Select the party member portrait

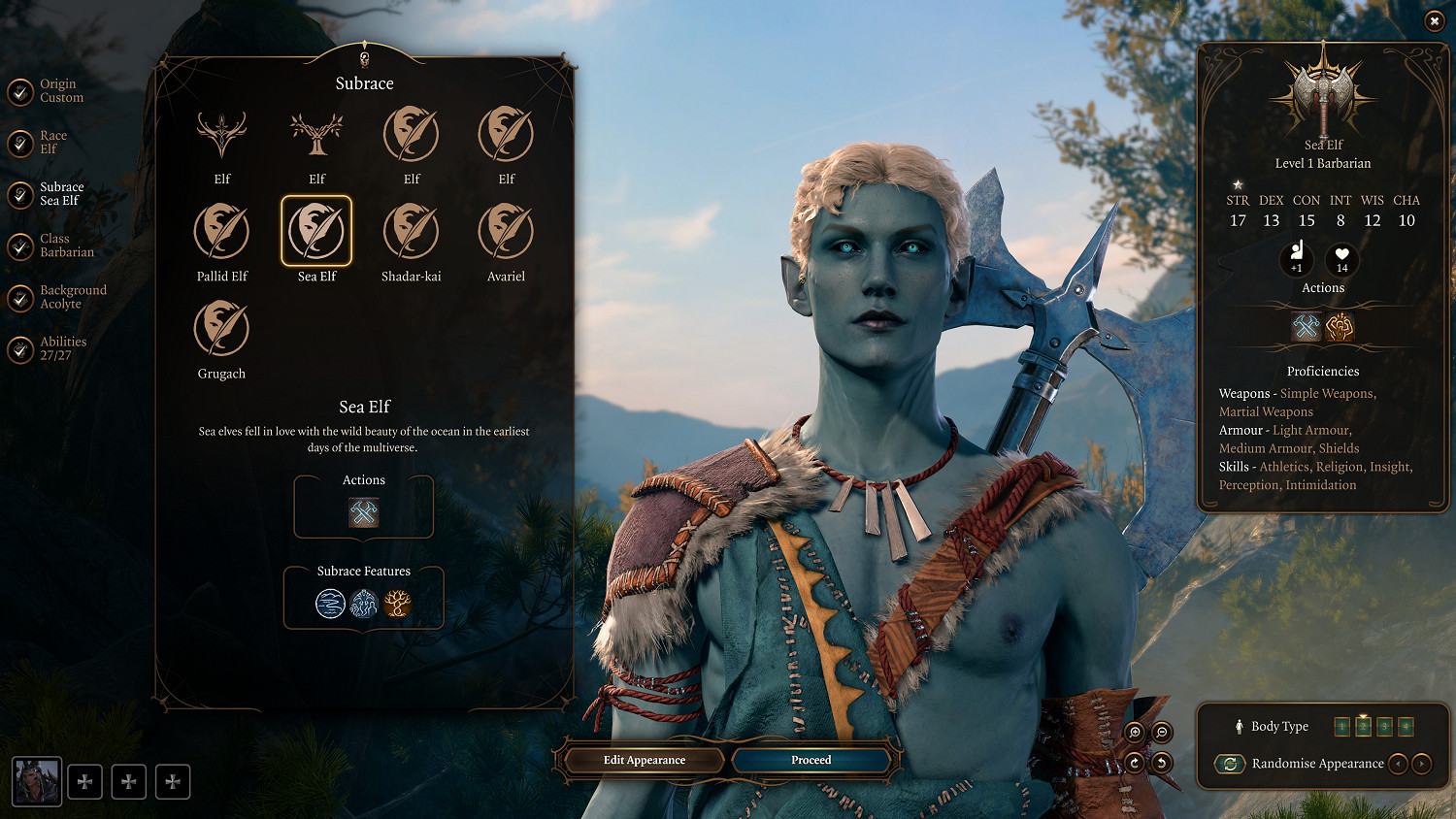[37, 781]
